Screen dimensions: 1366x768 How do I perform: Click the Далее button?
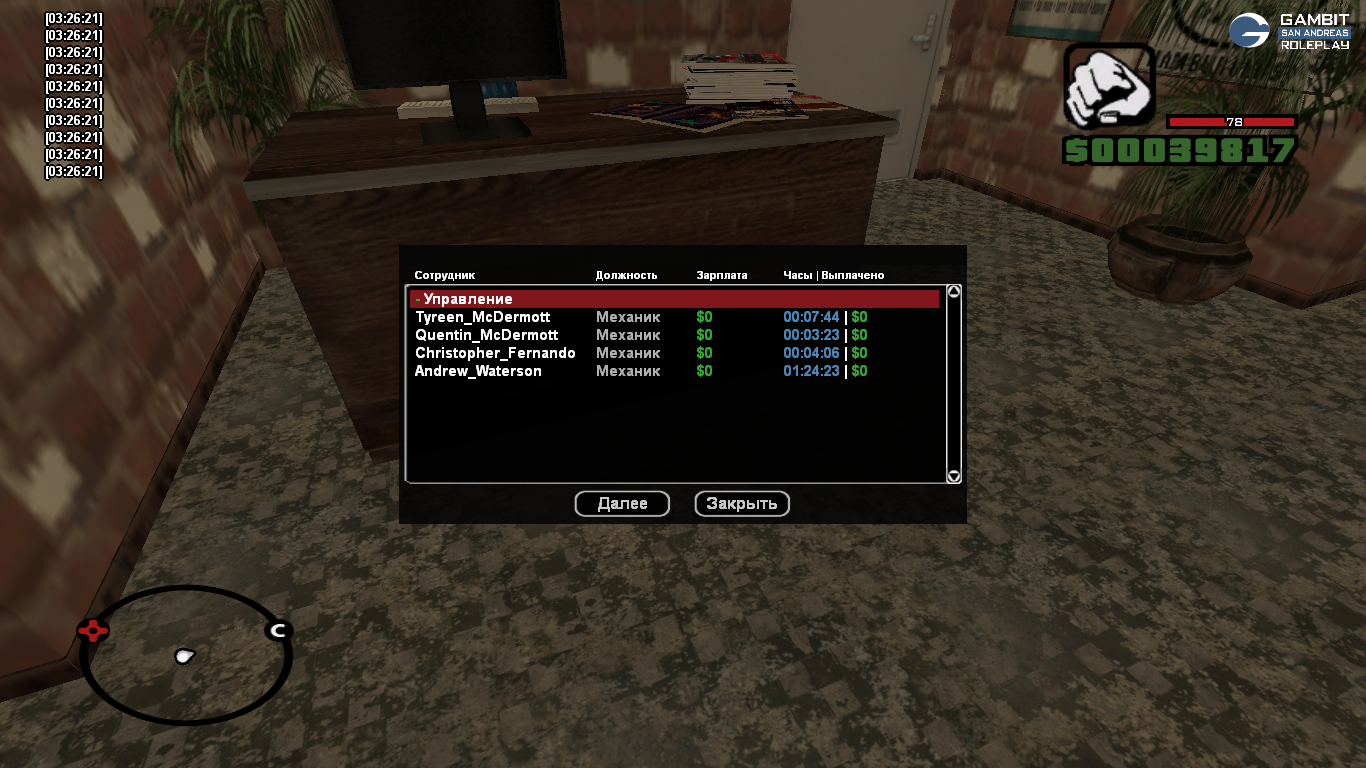[x=622, y=504]
